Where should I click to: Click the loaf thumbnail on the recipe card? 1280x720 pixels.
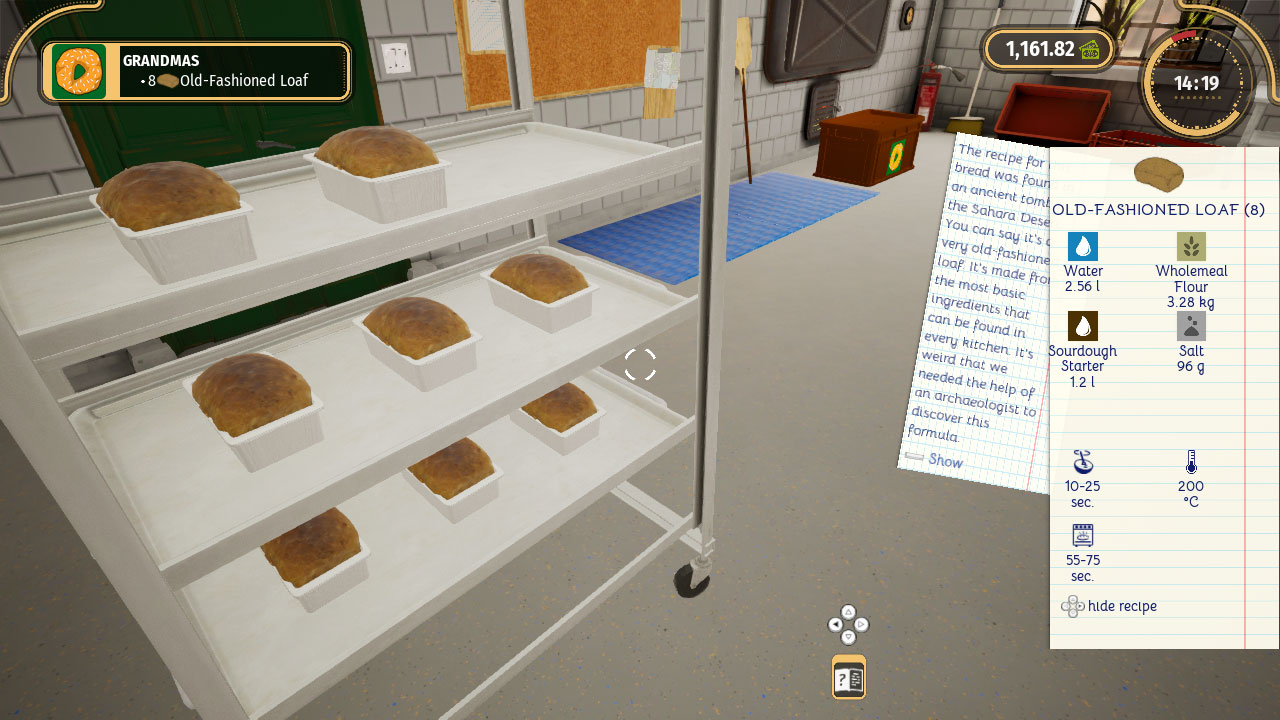pos(1160,172)
